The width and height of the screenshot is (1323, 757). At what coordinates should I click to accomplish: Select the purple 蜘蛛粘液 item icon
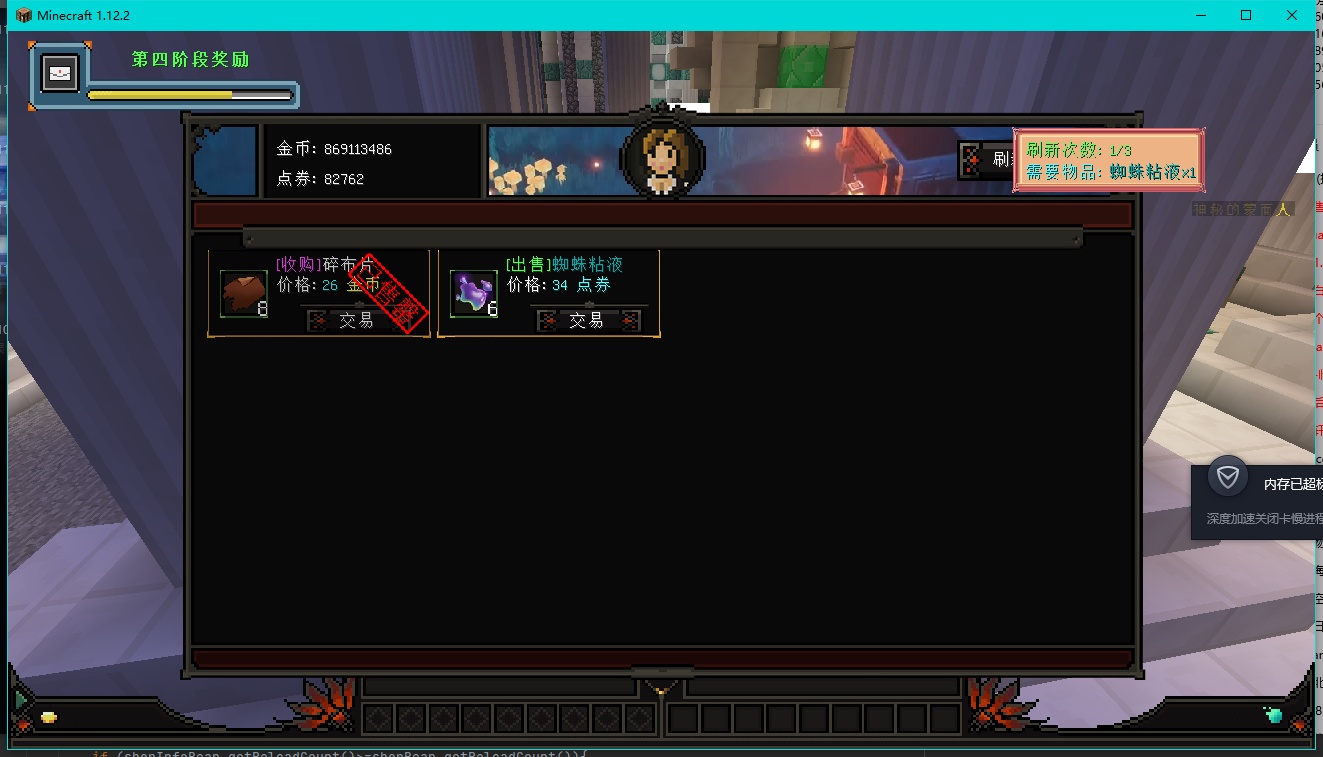coord(474,294)
